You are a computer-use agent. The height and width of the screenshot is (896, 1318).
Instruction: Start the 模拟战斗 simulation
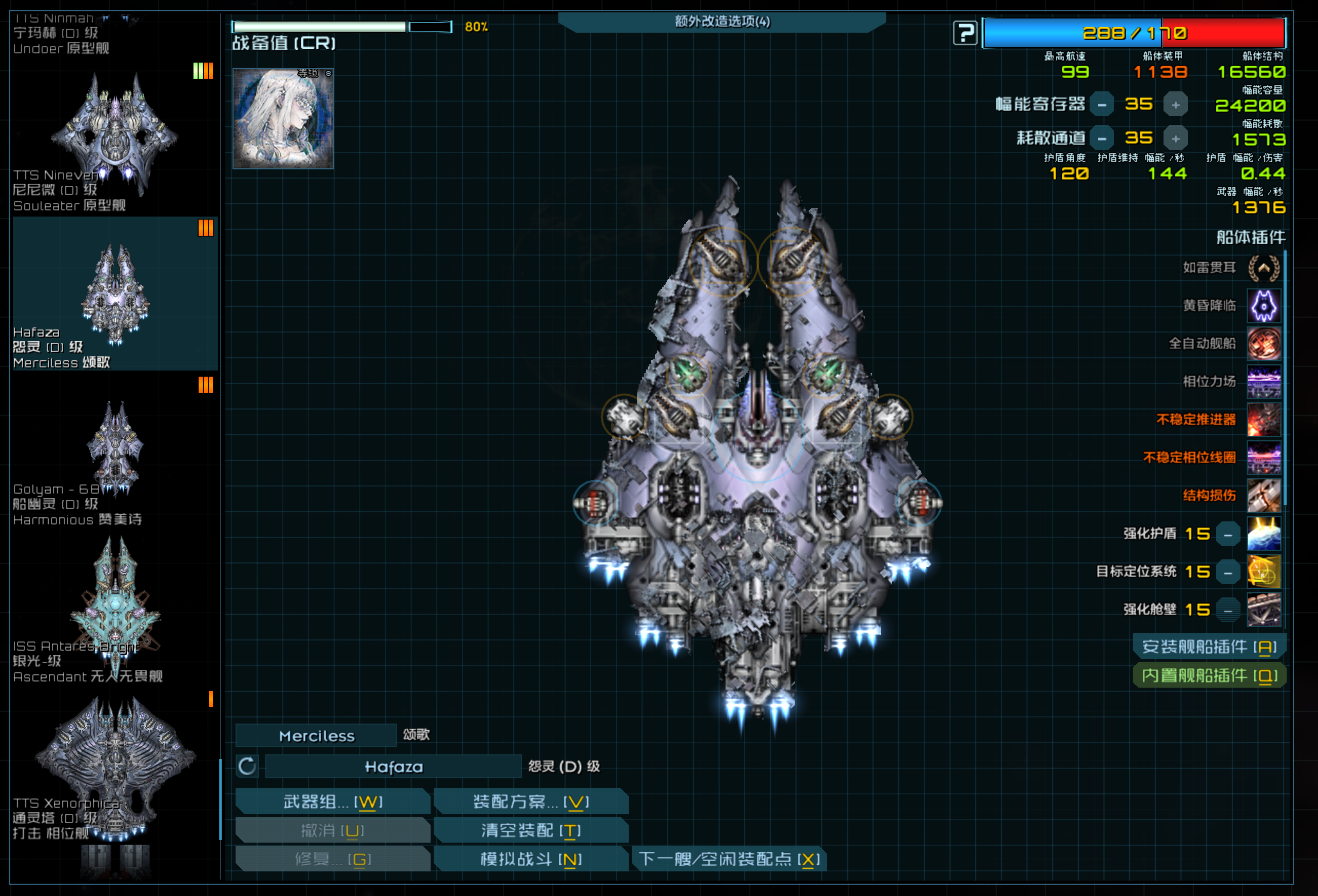(x=531, y=859)
